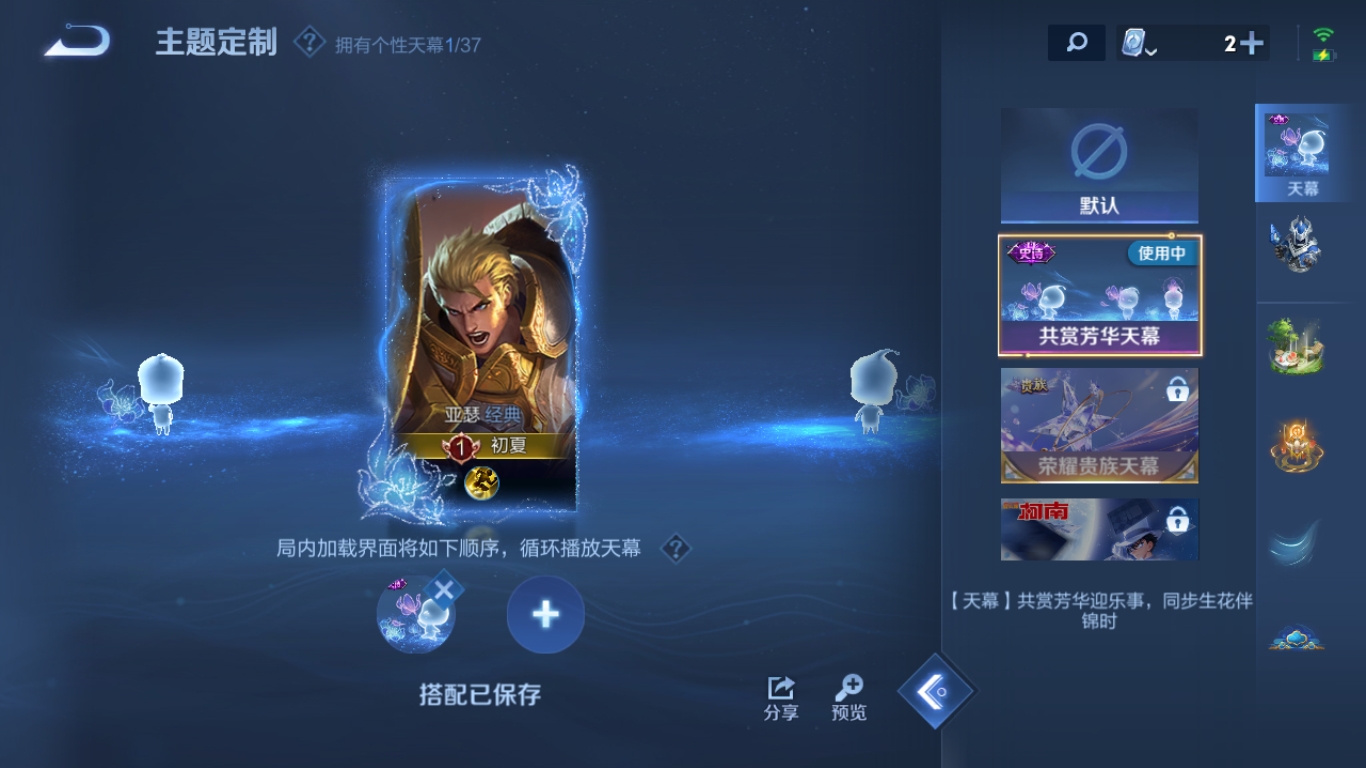Image resolution: width=1366 pixels, height=768 pixels.
Task: Pick the locked 柯南 sky curtain card
Action: 1099,529
